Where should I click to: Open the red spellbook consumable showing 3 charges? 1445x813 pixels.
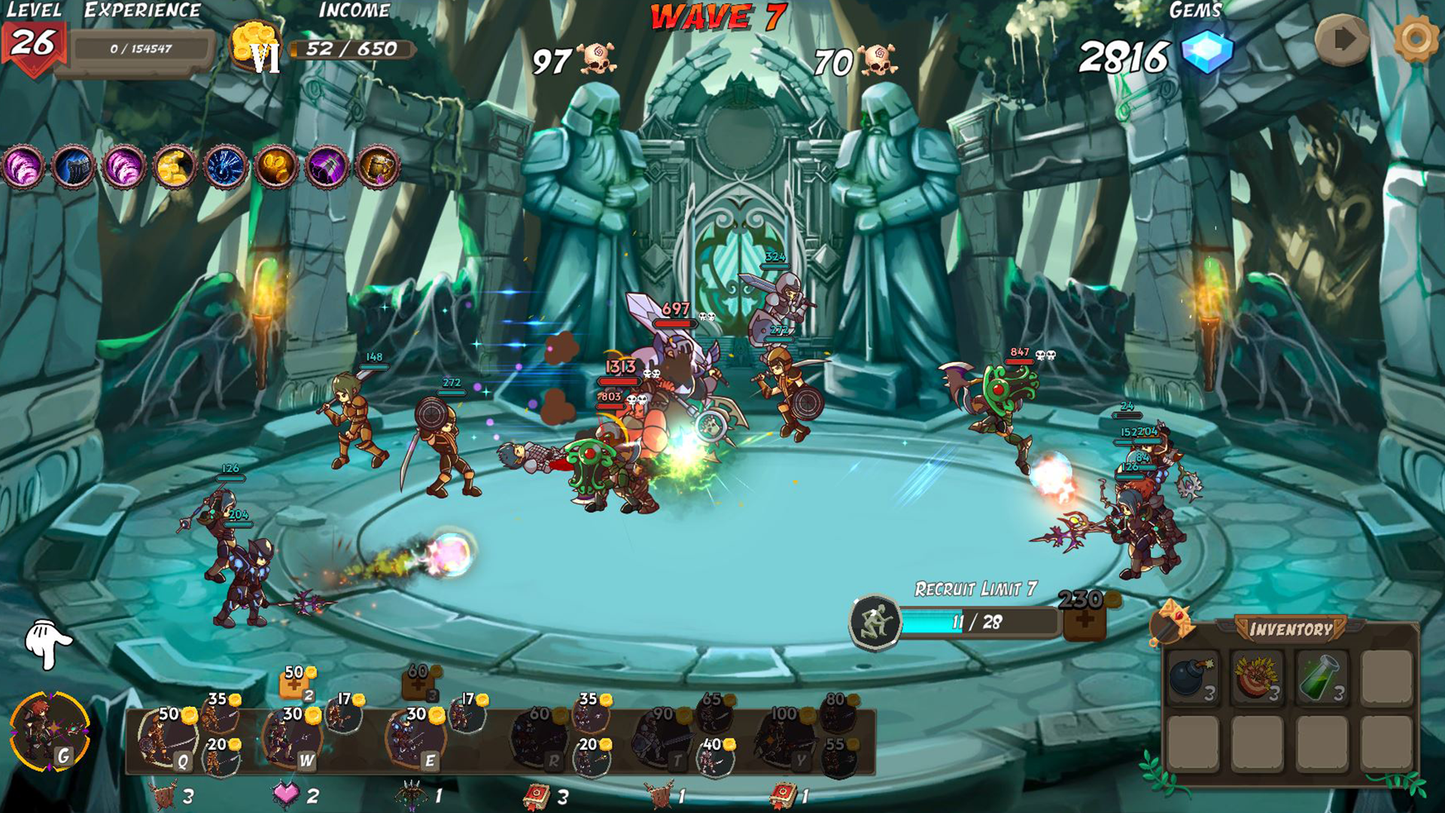point(538,796)
